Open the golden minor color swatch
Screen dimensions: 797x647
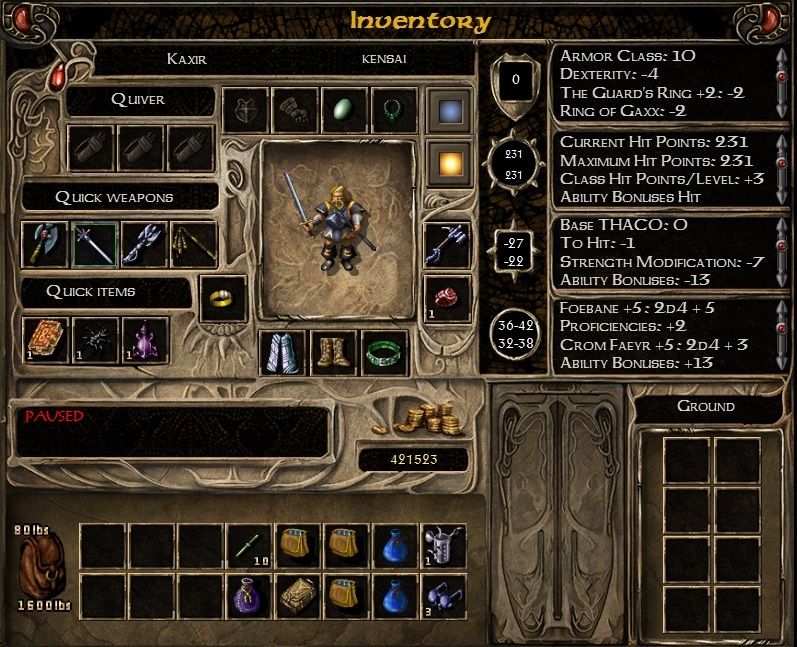pyautogui.click(x=447, y=160)
